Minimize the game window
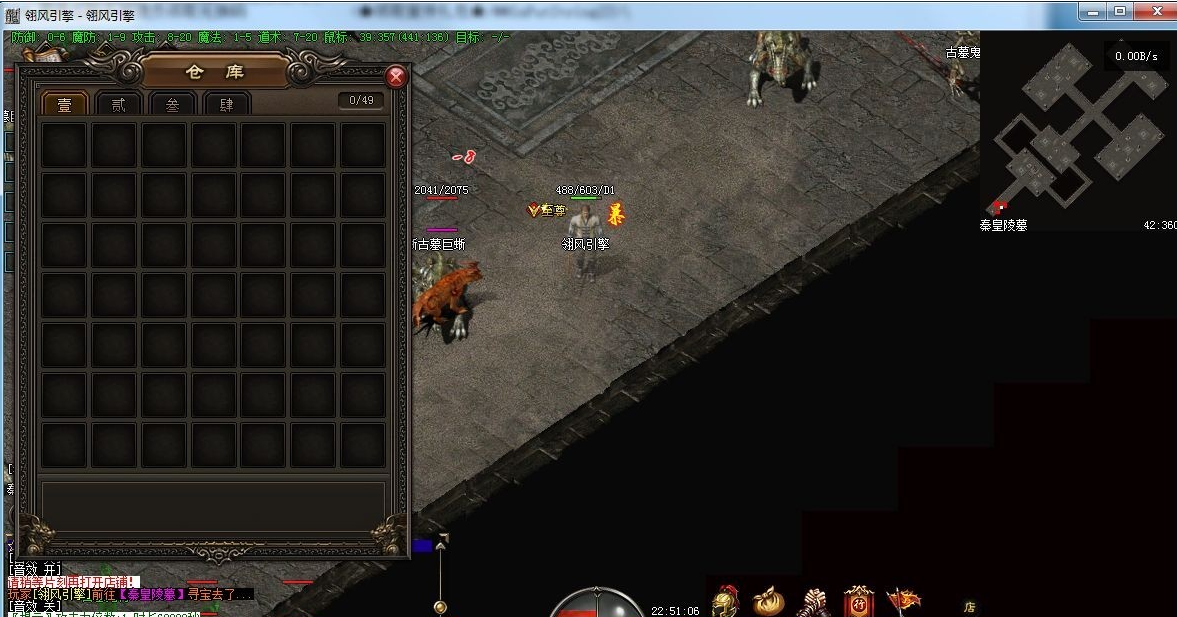 (1092, 12)
